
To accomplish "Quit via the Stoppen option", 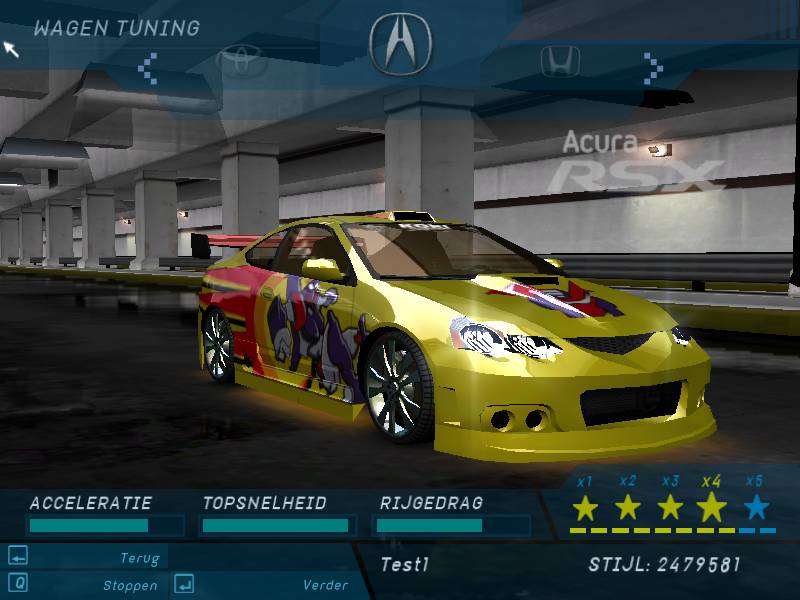I will (x=129, y=585).
